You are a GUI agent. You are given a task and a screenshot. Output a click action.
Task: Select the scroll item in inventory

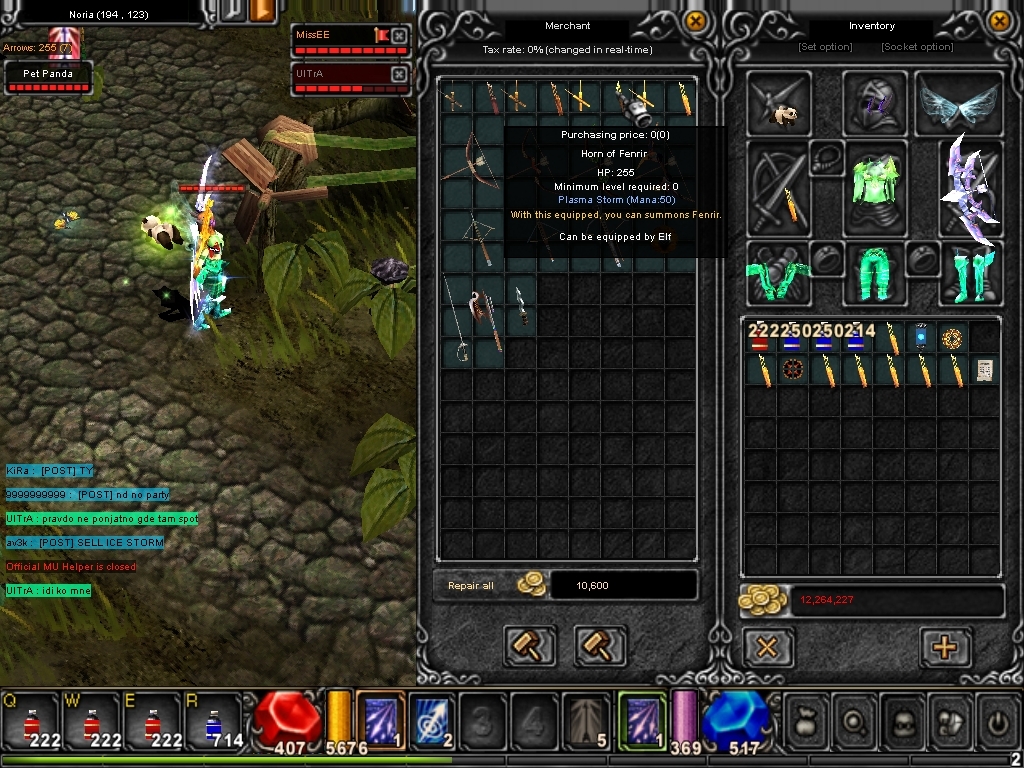coord(984,370)
